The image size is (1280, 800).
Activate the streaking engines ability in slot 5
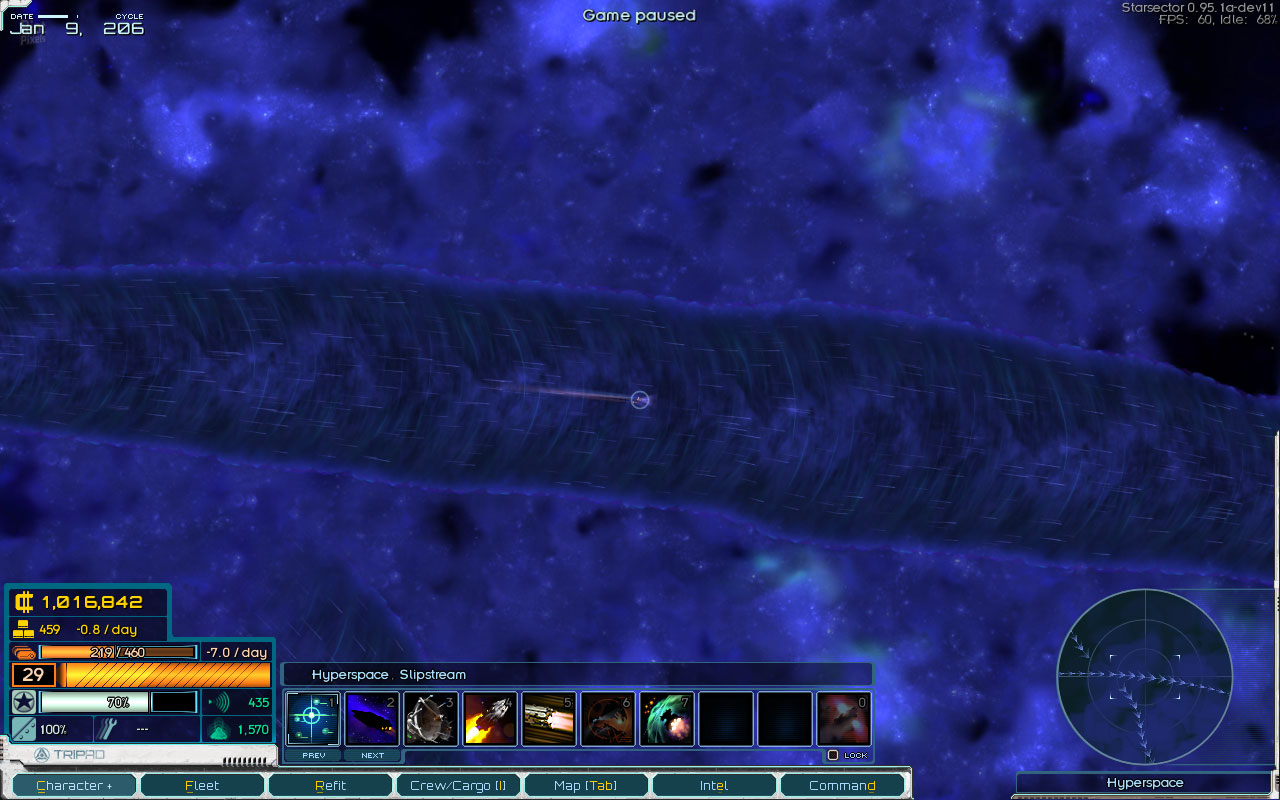click(549, 718)
